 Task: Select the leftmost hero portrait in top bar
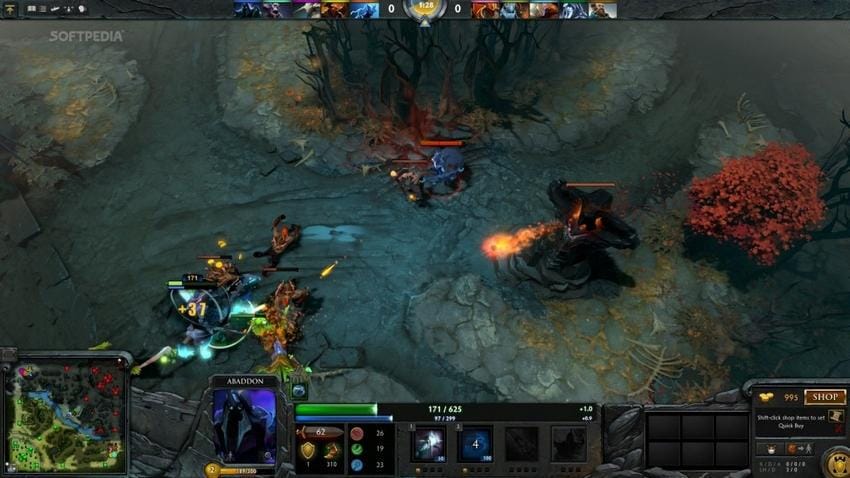coord(245,10)
